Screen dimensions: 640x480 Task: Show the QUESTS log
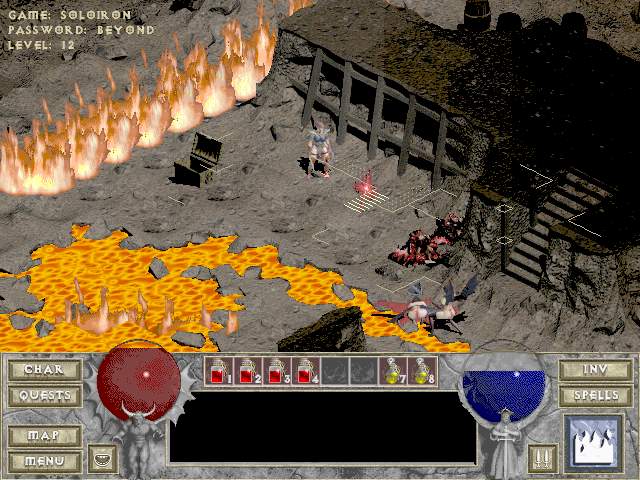[x=44, y=396]
